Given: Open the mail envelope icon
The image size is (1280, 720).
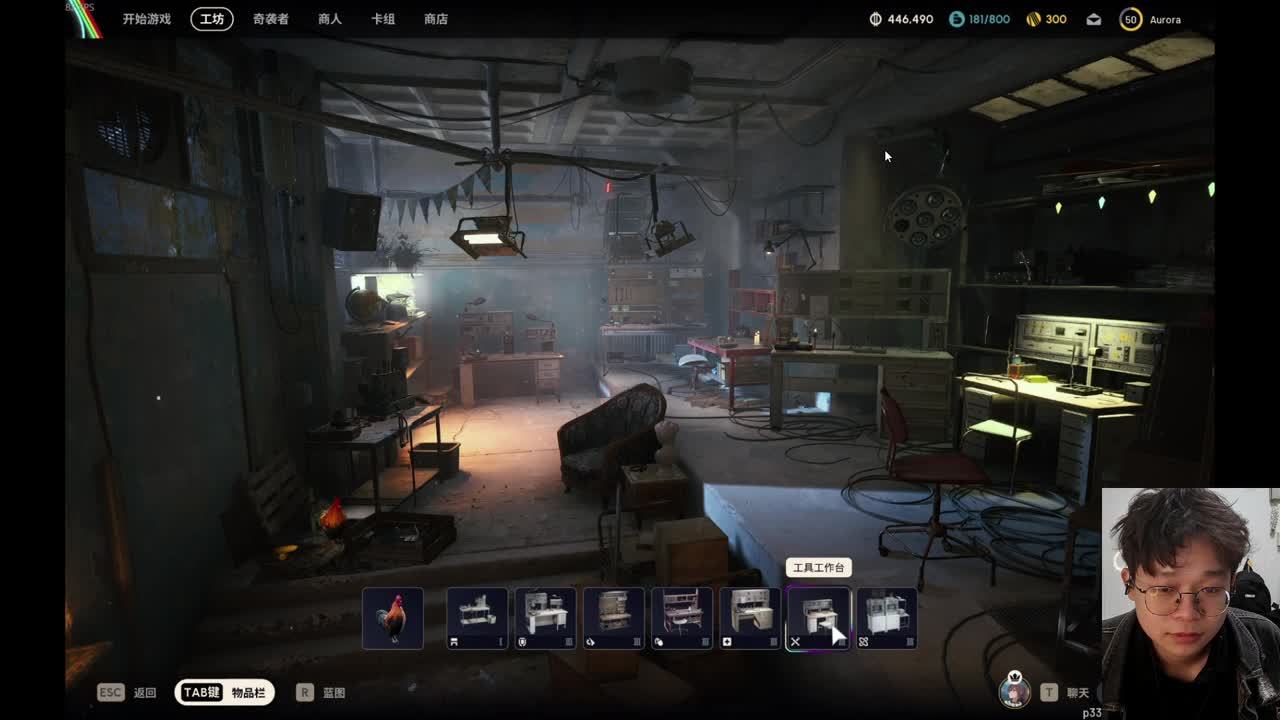Looking at the screenshot, I should pos(1094,19).
